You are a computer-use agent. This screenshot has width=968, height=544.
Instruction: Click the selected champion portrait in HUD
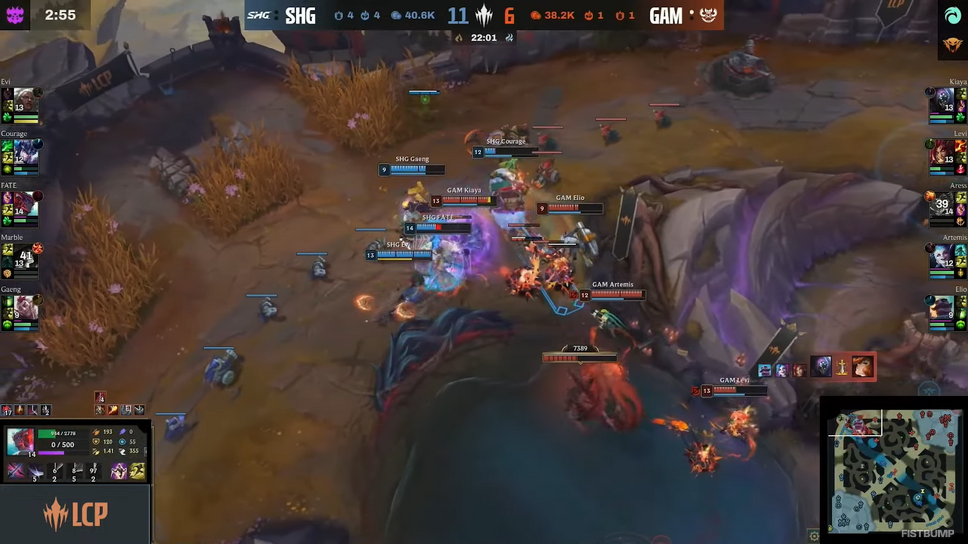point(21,441)
